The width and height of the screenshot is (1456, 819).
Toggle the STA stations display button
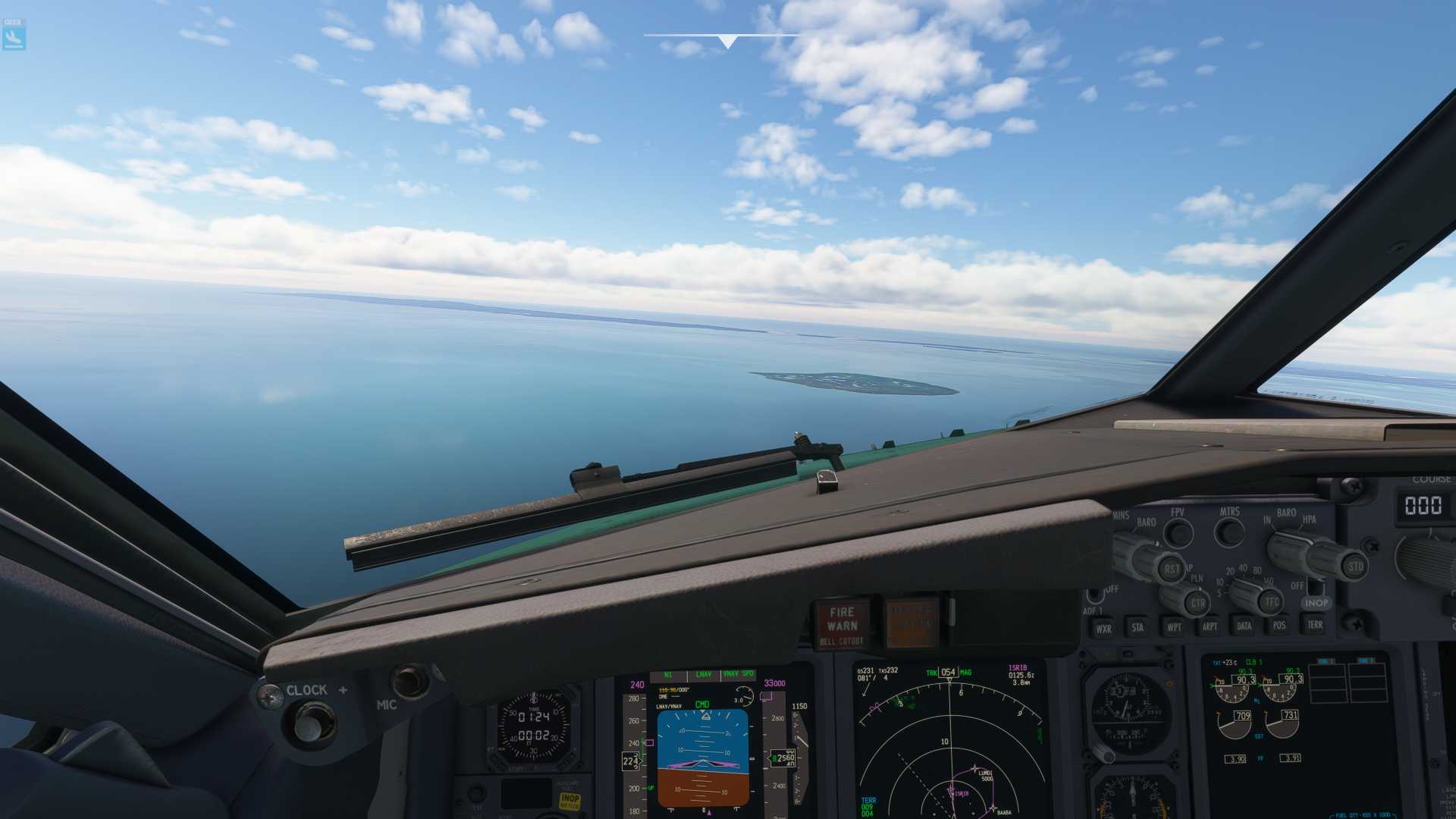1137,627
